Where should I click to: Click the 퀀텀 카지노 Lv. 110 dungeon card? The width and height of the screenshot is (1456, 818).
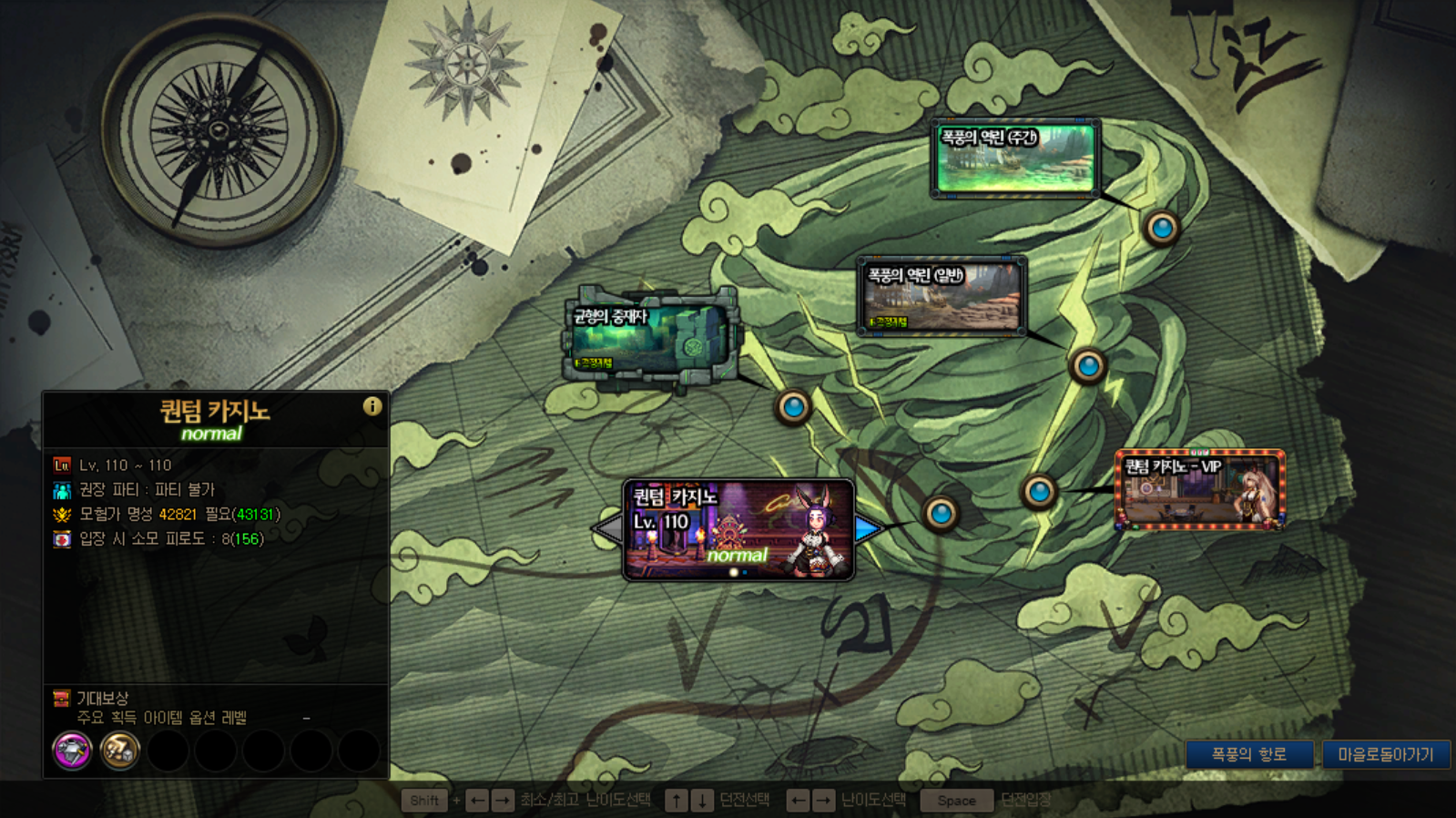tap(738, 530)
